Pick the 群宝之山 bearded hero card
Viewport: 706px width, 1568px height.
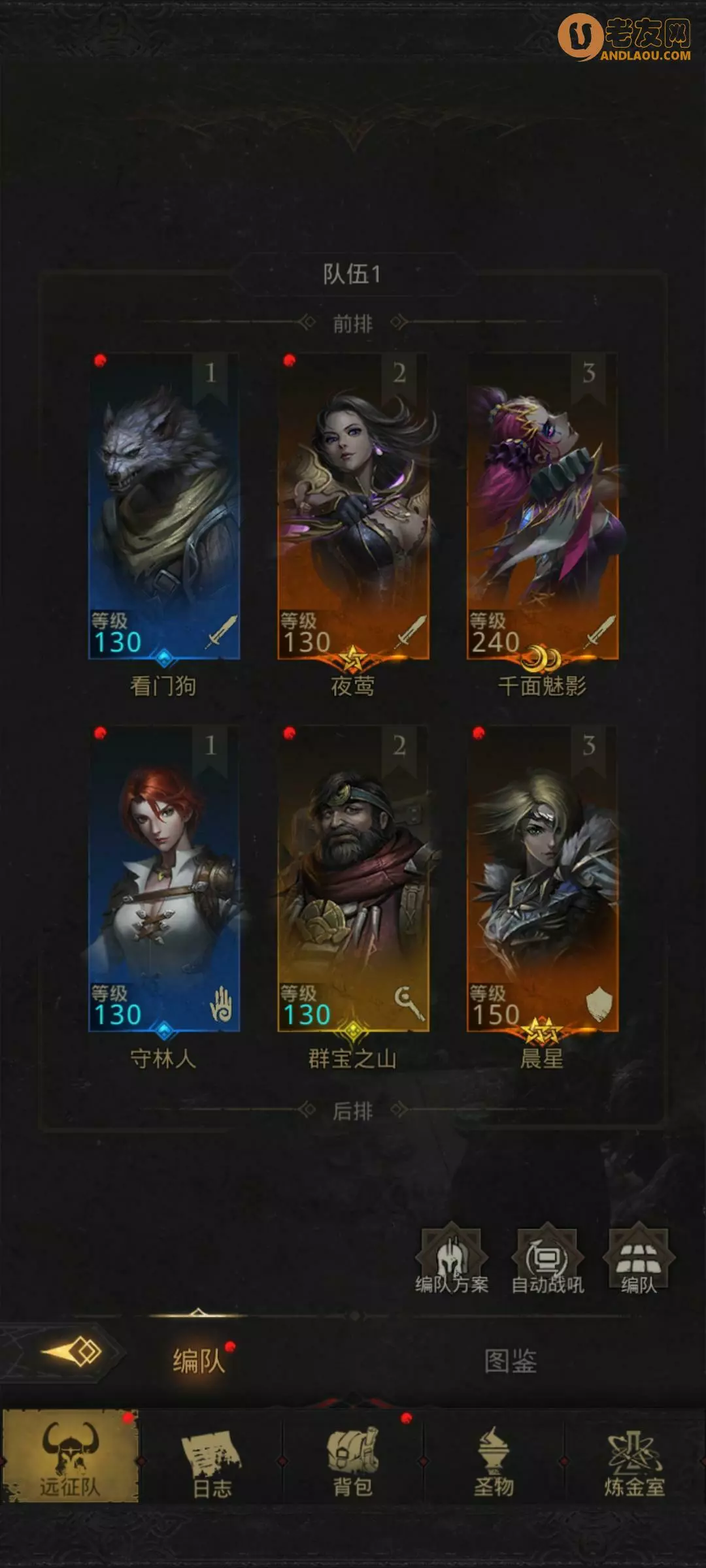coord(353,879)
